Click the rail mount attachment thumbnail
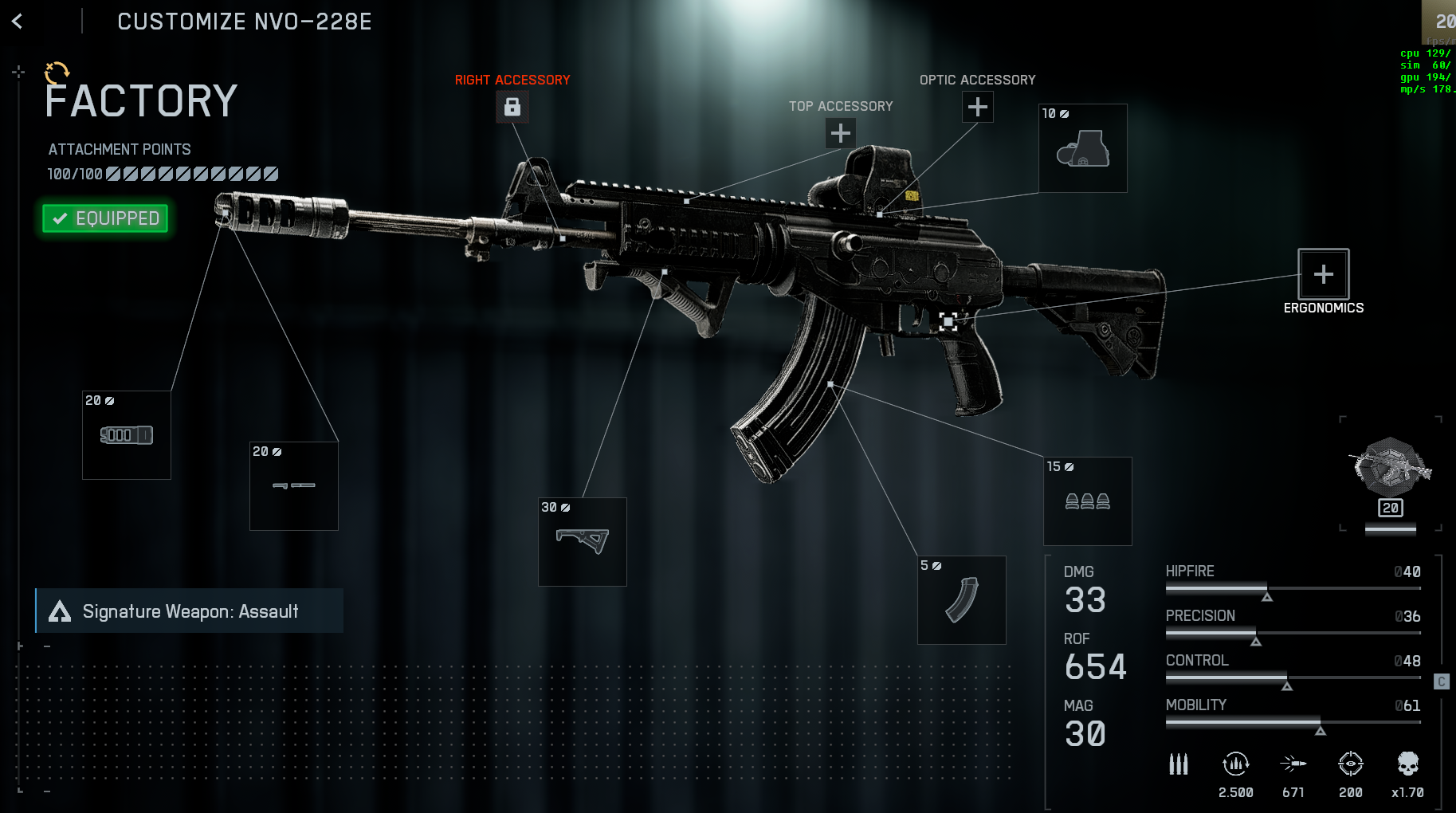The height and width of the screenshot is (813, 1456). pyautogui.click(x=293, y=485)
